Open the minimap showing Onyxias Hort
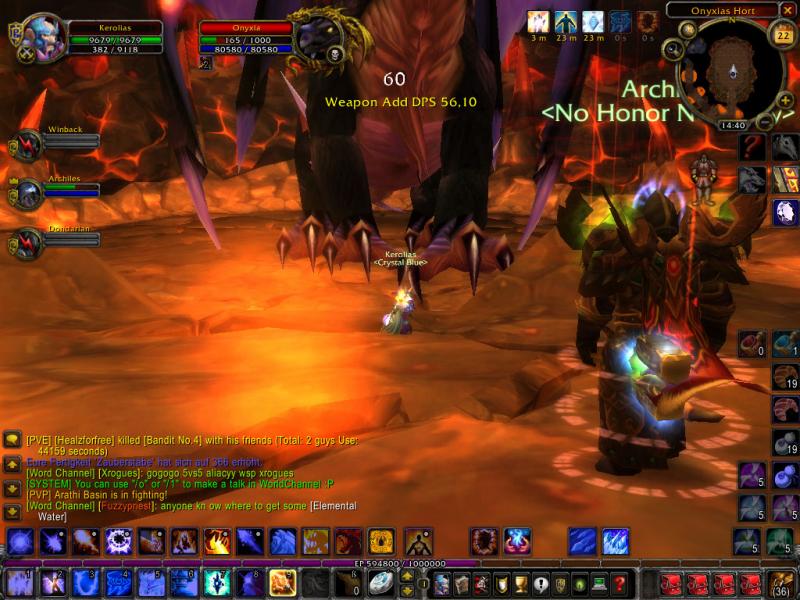 pyautogui.click(x=732, y=68)
